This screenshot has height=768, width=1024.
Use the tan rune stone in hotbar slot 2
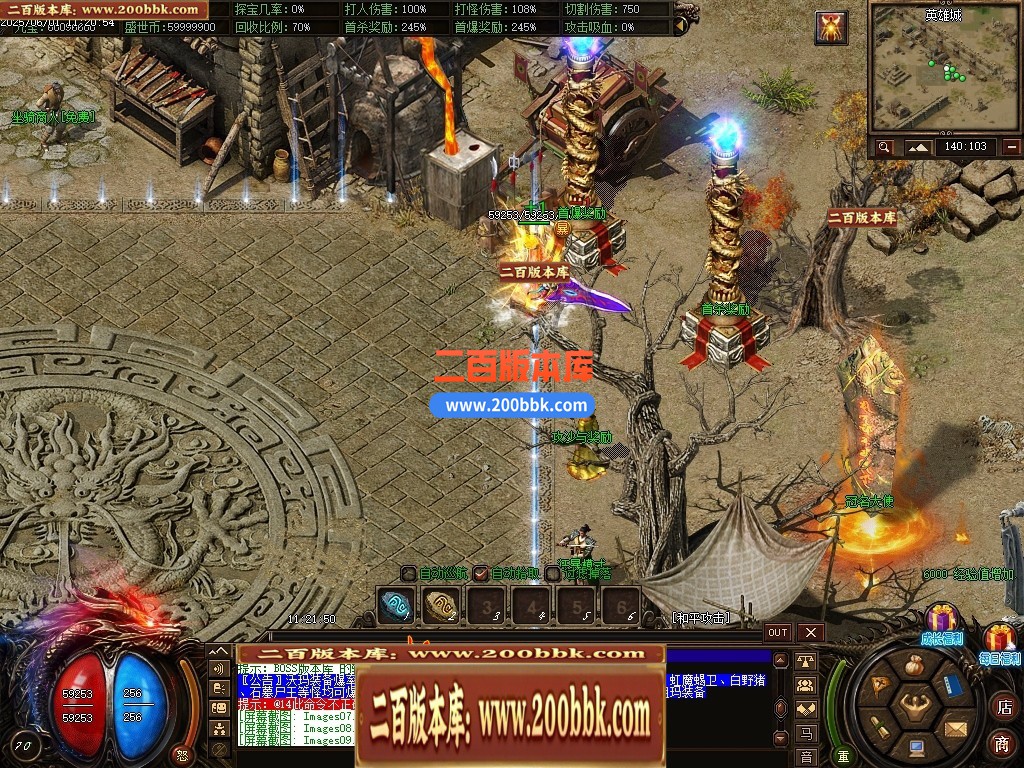(x=441, y=604)
